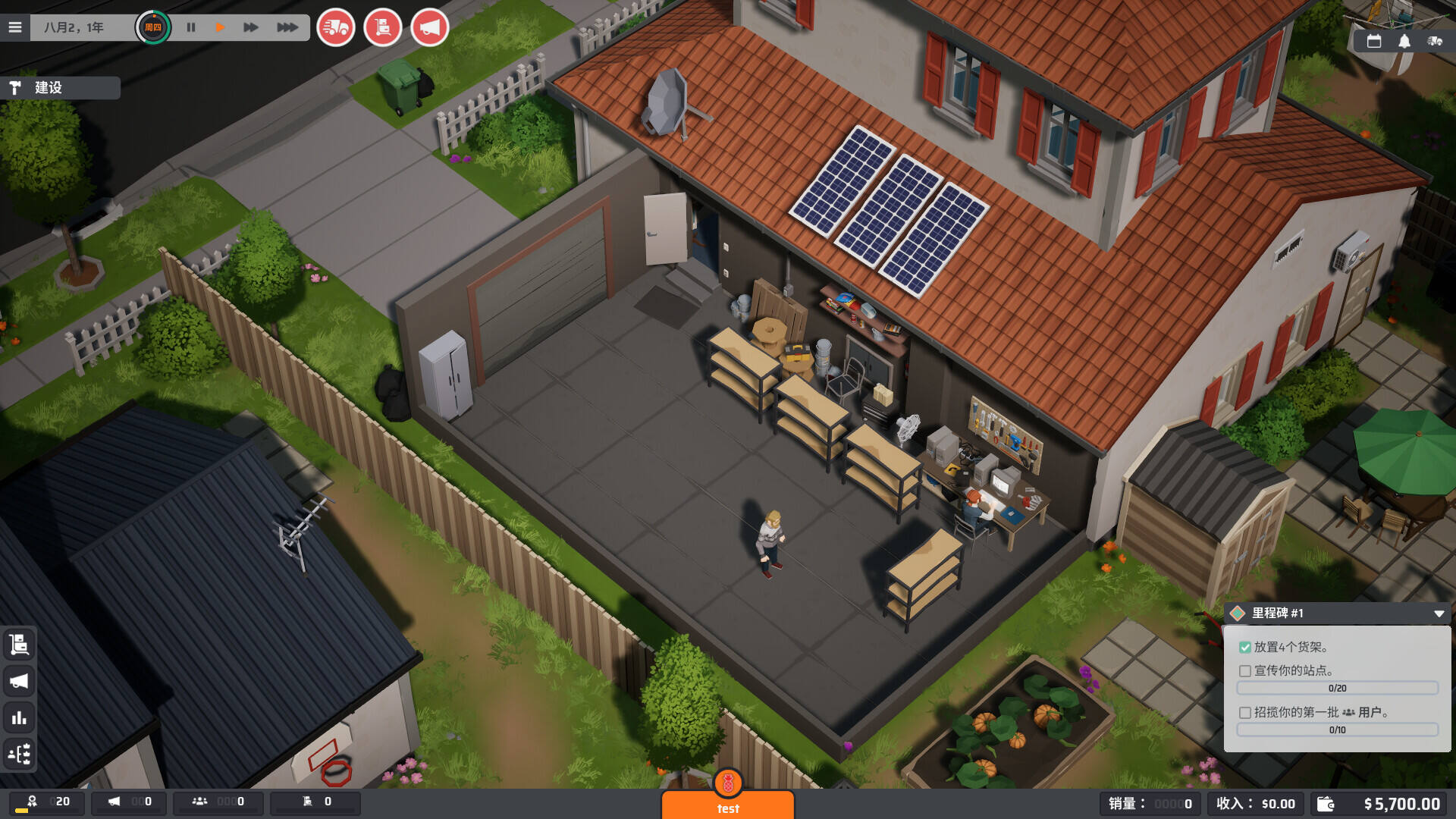Click the red delivery truck button
Viewport: 1456px width, 819px height.
tap(335, 28)
